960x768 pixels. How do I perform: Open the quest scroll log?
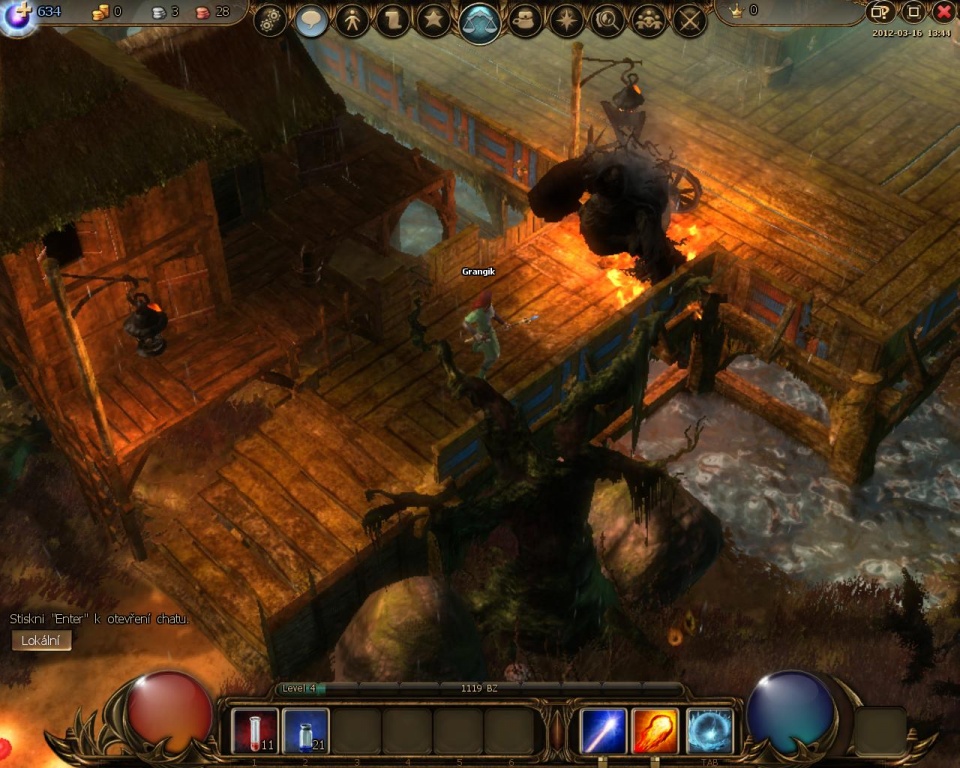(393, 21)
